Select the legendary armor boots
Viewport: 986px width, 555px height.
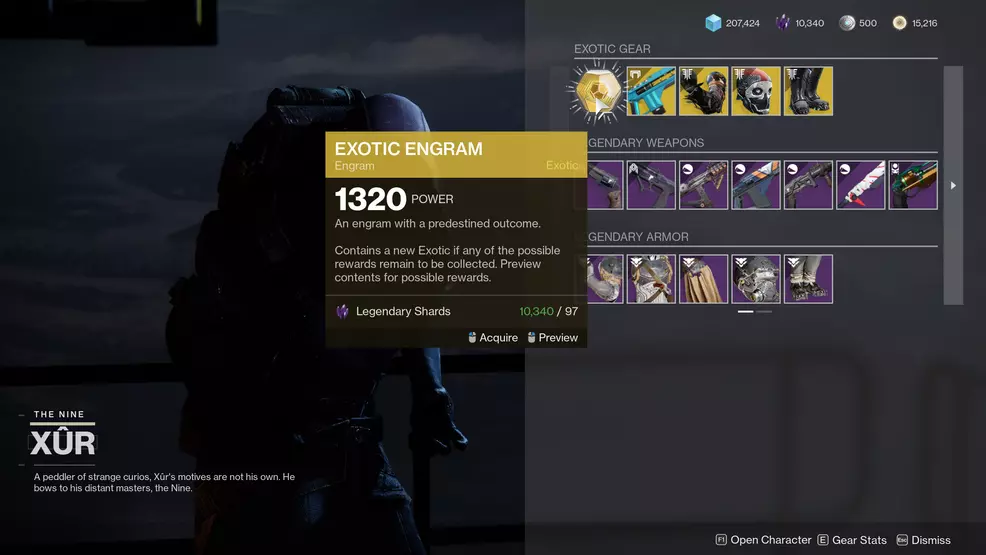(808, 279)
